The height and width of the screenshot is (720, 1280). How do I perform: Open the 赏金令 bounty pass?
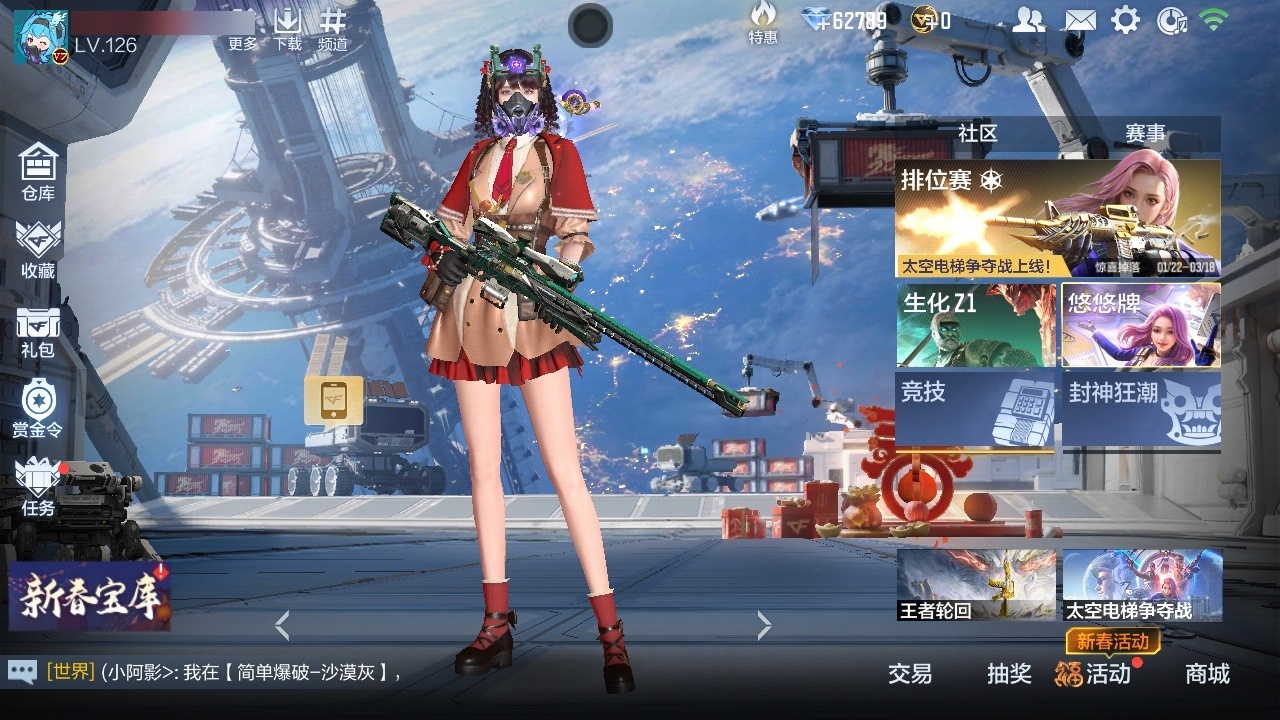coord(38,408)
